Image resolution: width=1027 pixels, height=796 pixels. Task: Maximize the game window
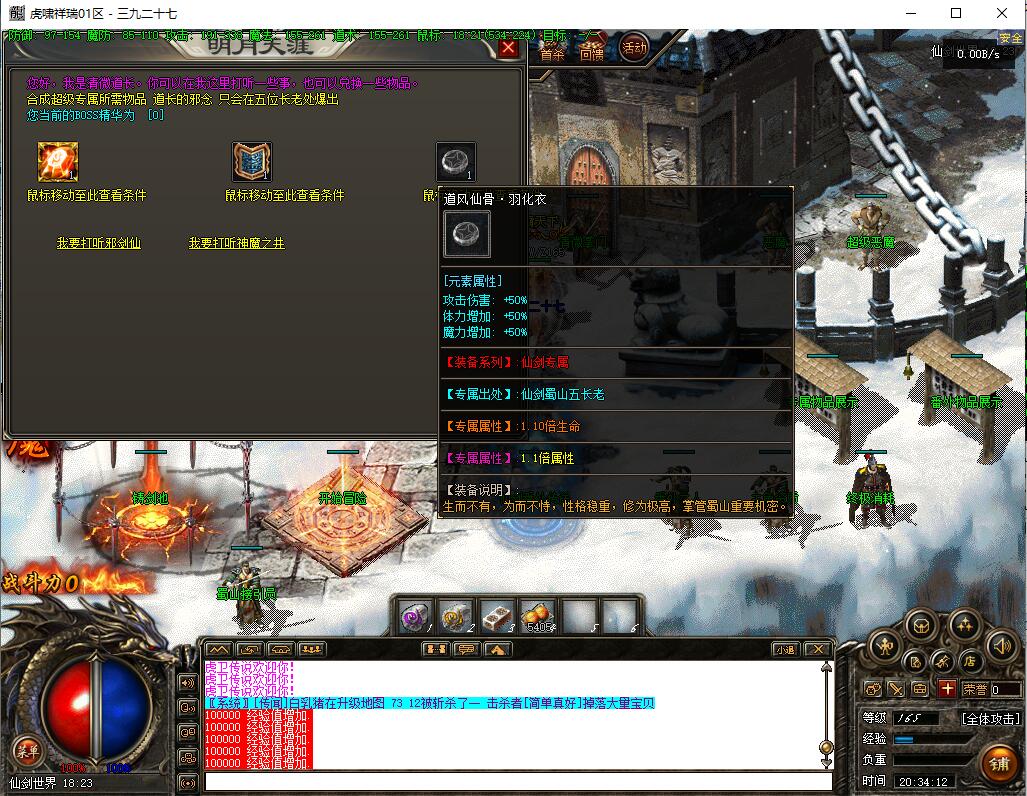pos(956,13)
